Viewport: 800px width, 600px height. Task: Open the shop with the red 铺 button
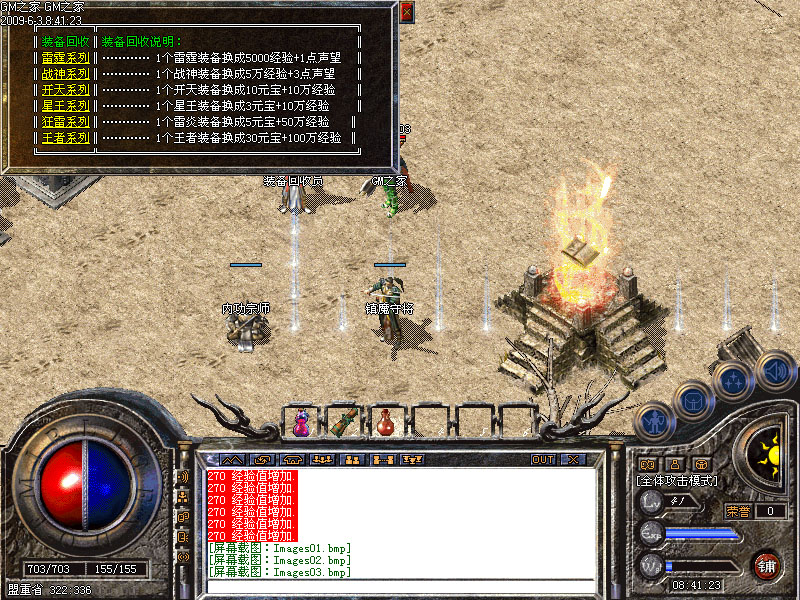[x=768, y=565]
